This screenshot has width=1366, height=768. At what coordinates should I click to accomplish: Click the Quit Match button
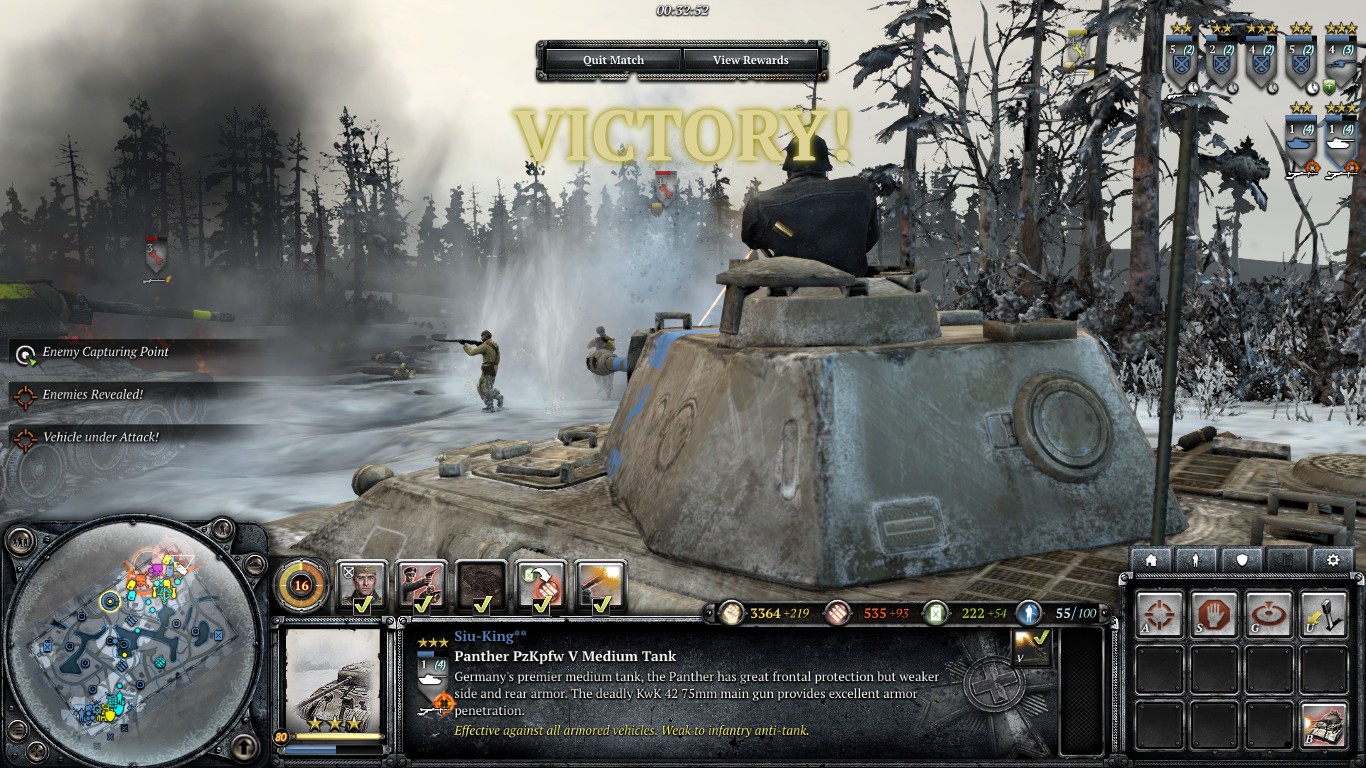click(613, 60)
